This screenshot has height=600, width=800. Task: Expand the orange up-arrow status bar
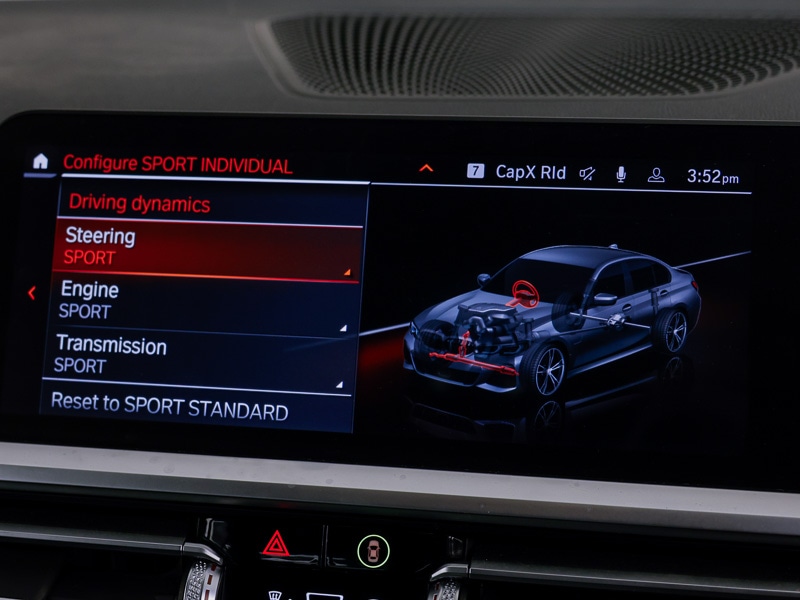pyautogui.click(x=426, y=168)
